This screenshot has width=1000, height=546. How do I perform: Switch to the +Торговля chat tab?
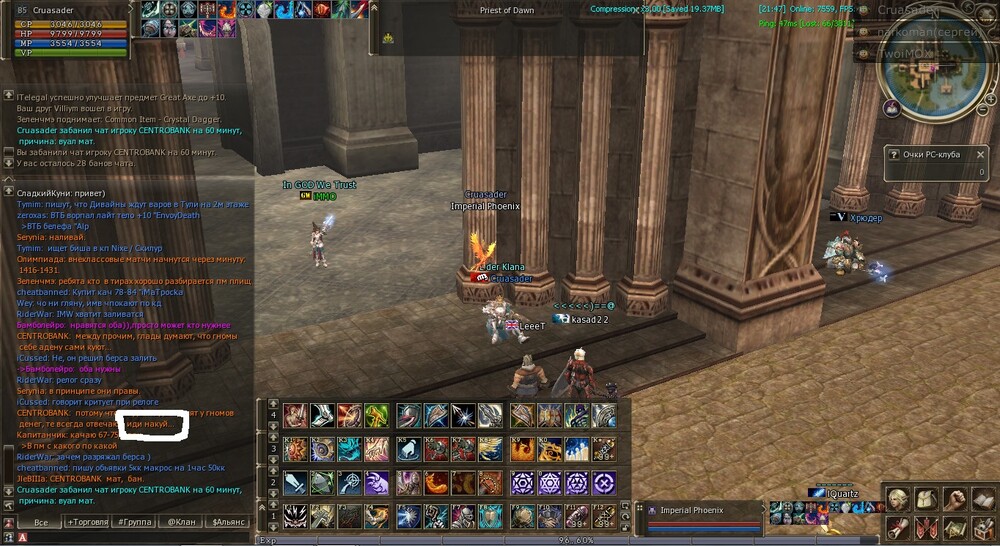[x=85, y=522]
